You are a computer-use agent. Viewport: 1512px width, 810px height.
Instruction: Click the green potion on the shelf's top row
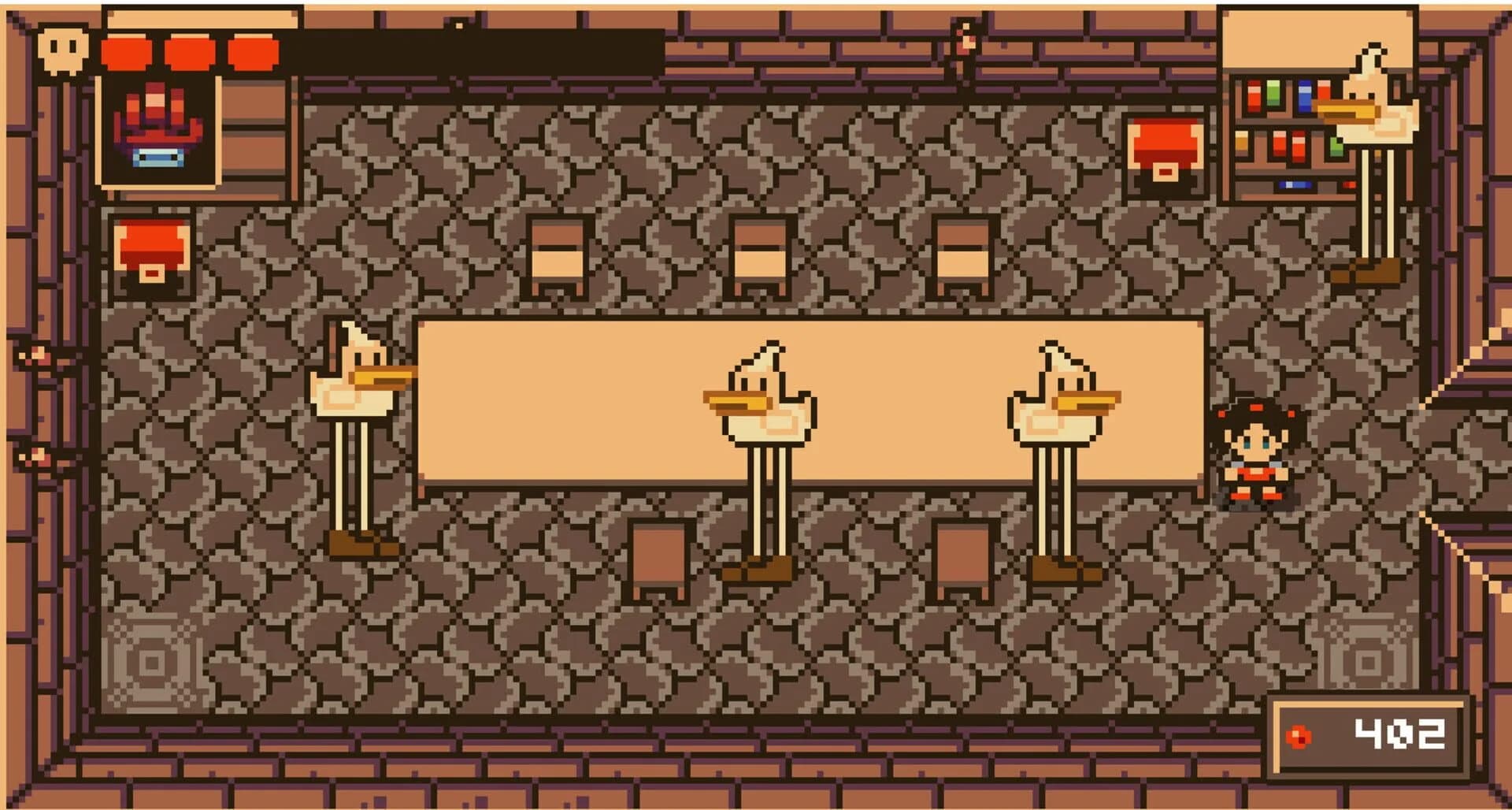[x=1273, y=93]
